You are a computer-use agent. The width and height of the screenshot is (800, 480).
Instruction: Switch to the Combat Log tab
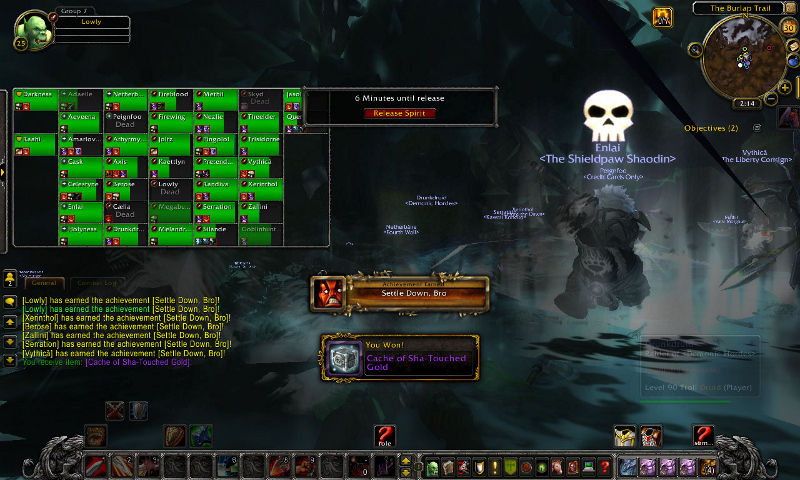[x=96, y=284]
